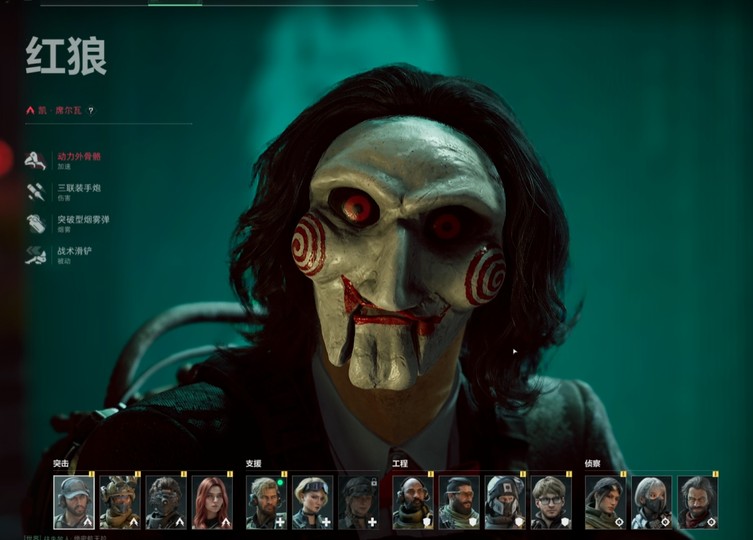Click the locked support operator portrait
Image resolution: width=753 pixels, height=540 pixels.
[359, 501]
